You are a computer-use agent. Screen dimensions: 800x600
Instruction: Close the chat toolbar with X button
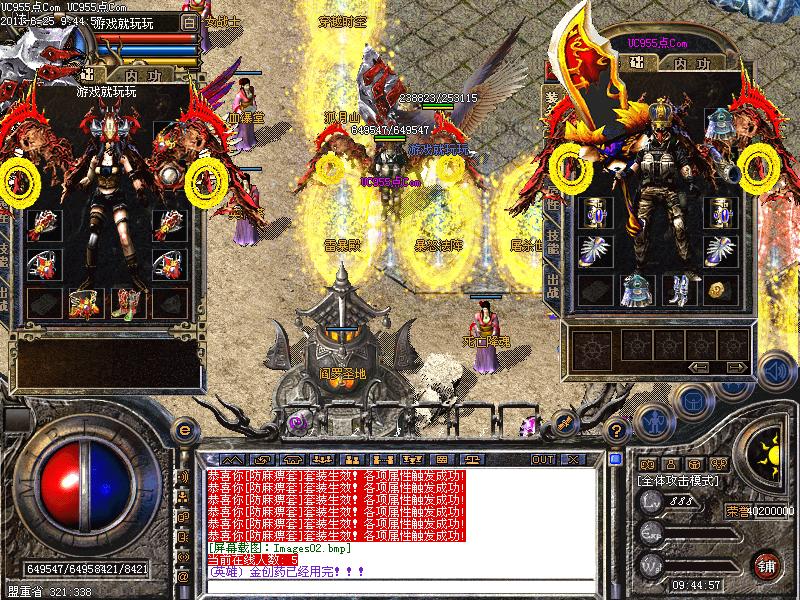573,460
